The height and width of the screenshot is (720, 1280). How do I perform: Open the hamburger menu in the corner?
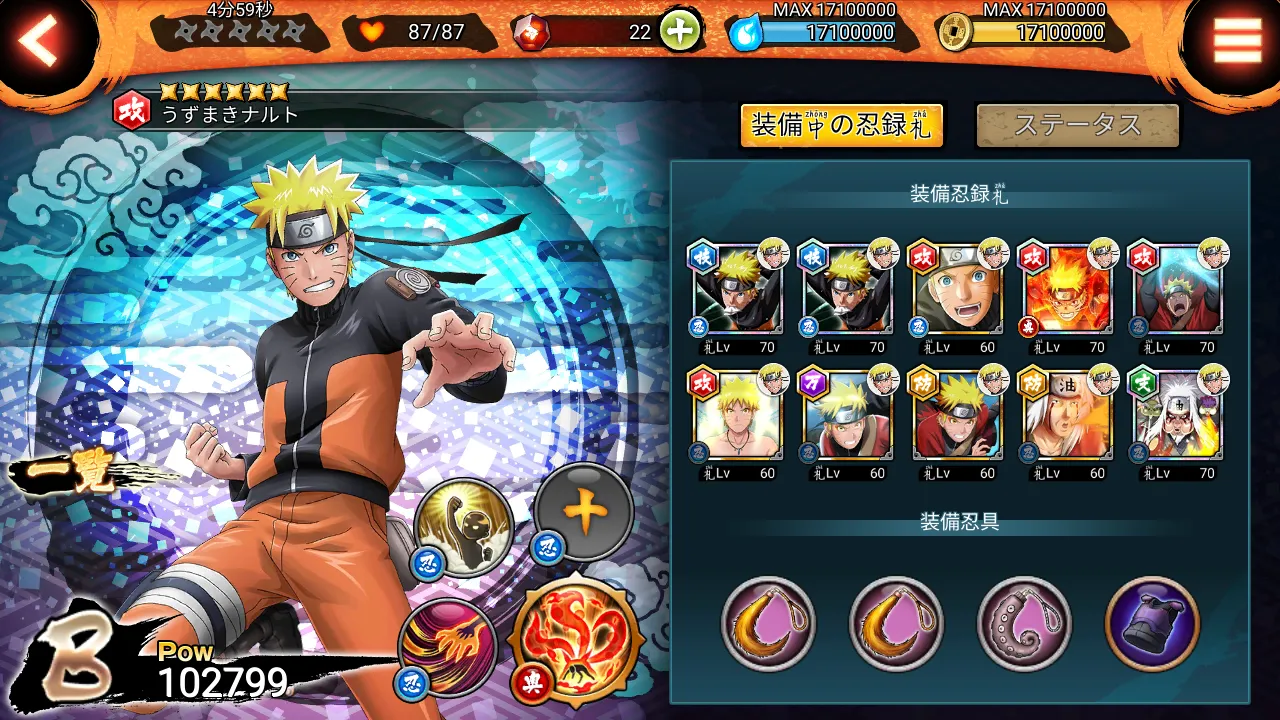pyautogui.click(x=1237, y=41)
